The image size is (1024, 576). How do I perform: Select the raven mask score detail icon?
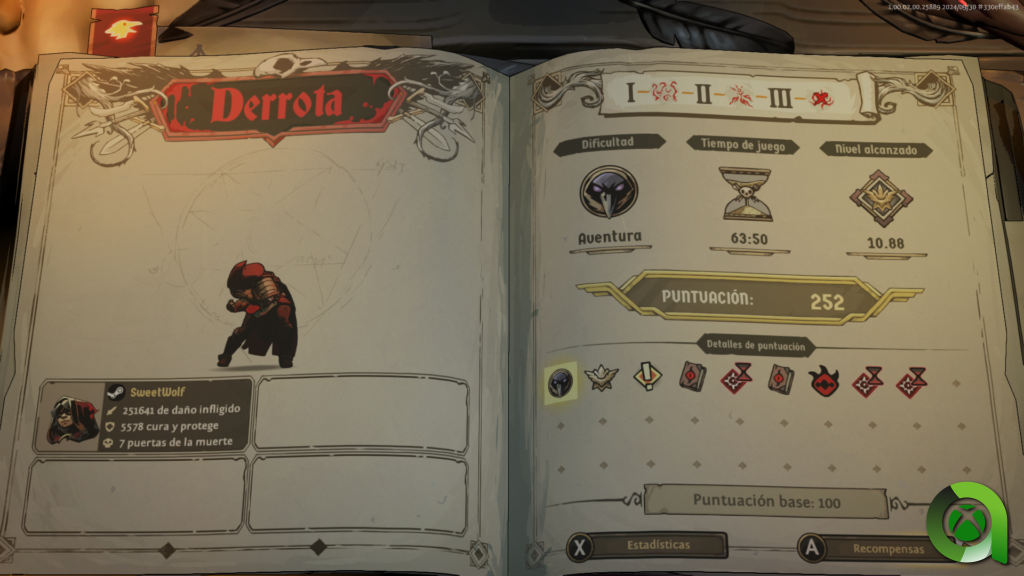(x=560, y=380)
